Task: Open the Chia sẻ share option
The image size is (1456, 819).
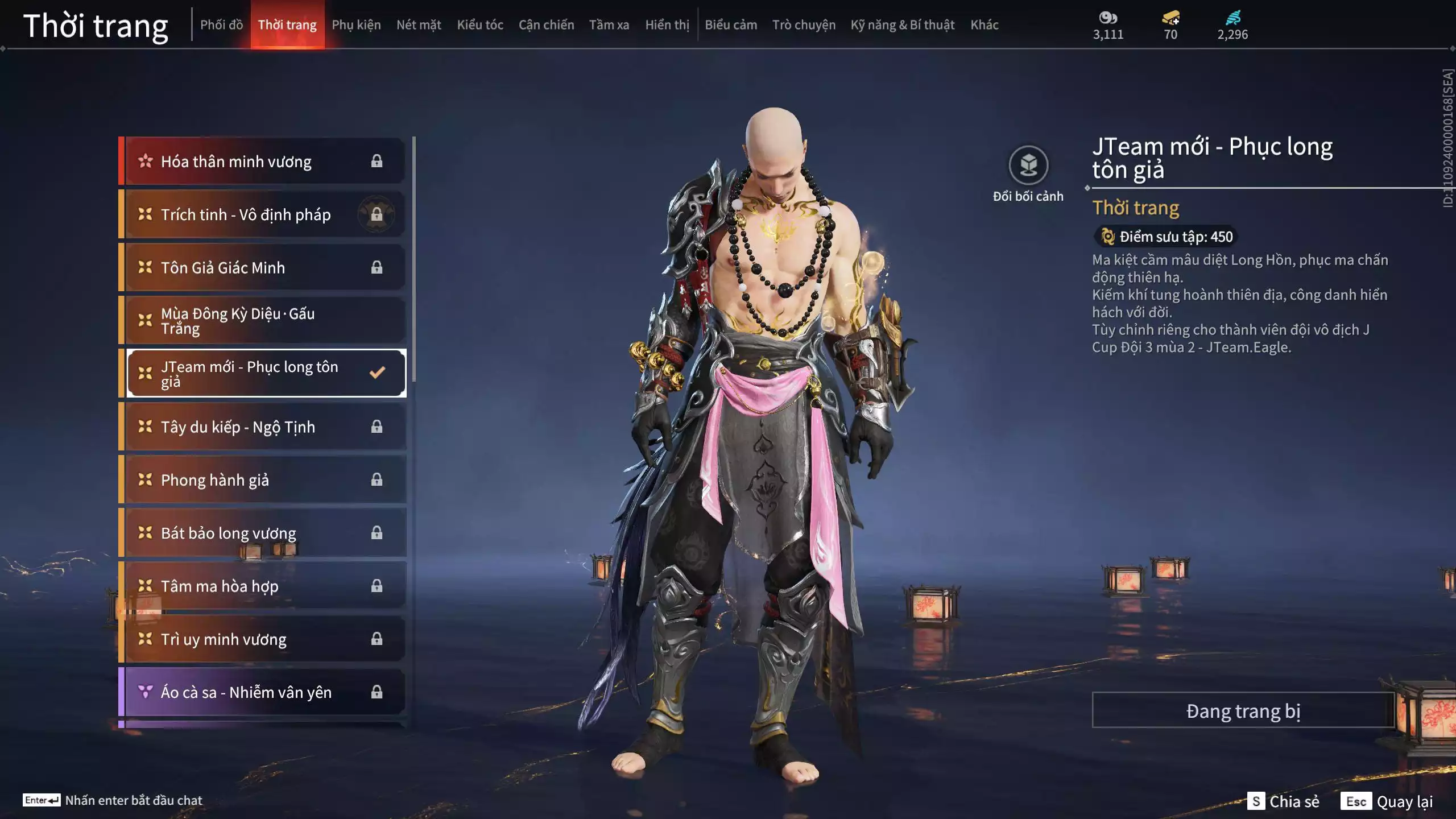Action: click(1283, 801)
